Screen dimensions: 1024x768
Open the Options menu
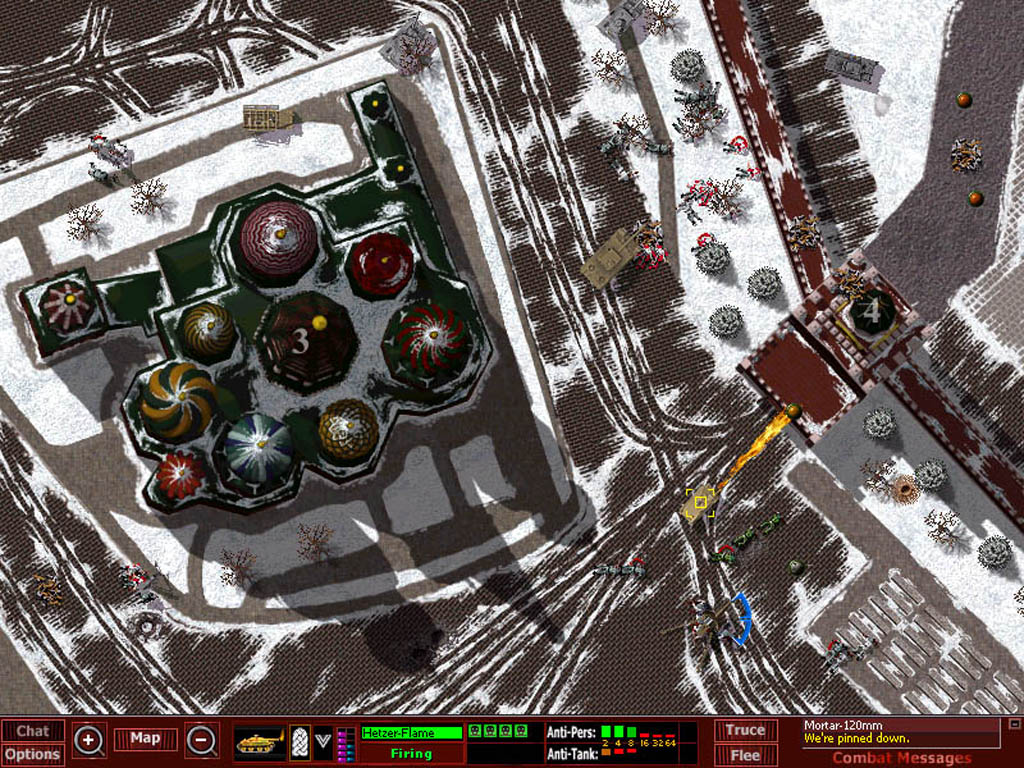coord(33,755)
